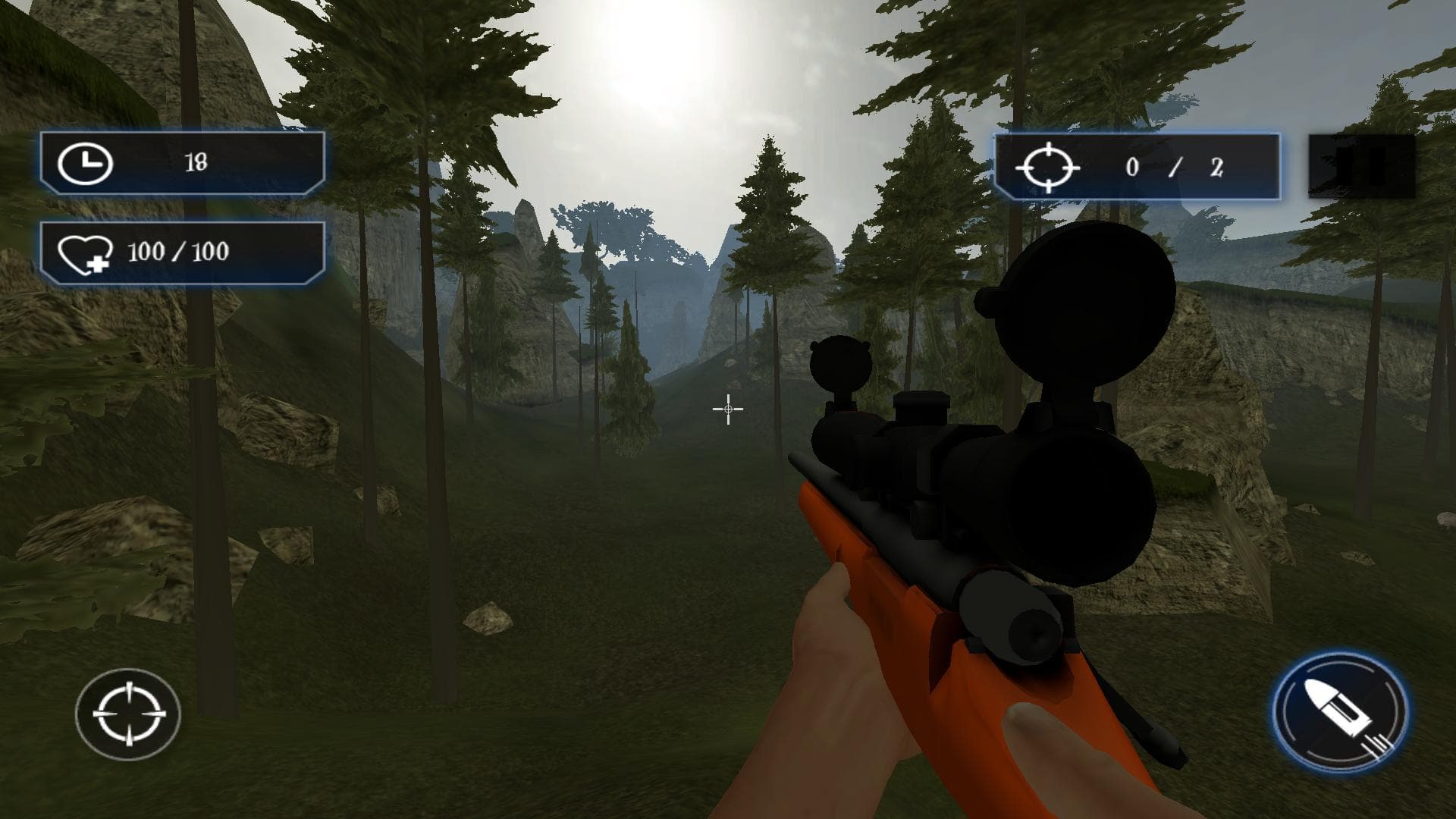Click the crosshair at the center of the screen
This screenshot has height=819, width=1456.
tap(726, 409)
